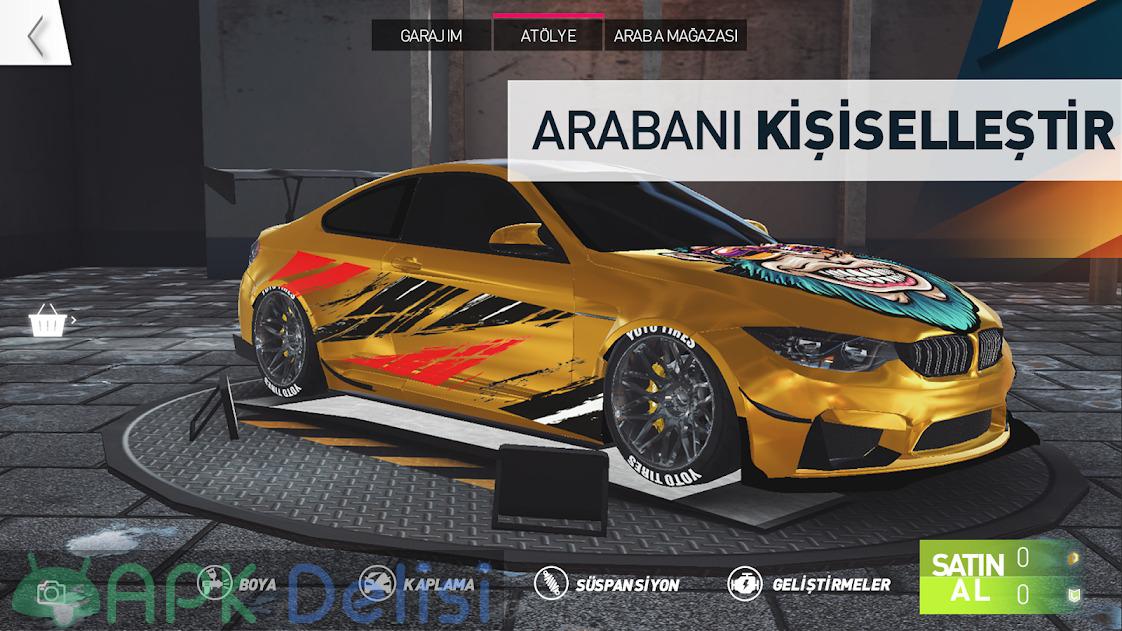Select the Atölye tab
Viewport: 1122px width, 631px height.
pos(548,36)
